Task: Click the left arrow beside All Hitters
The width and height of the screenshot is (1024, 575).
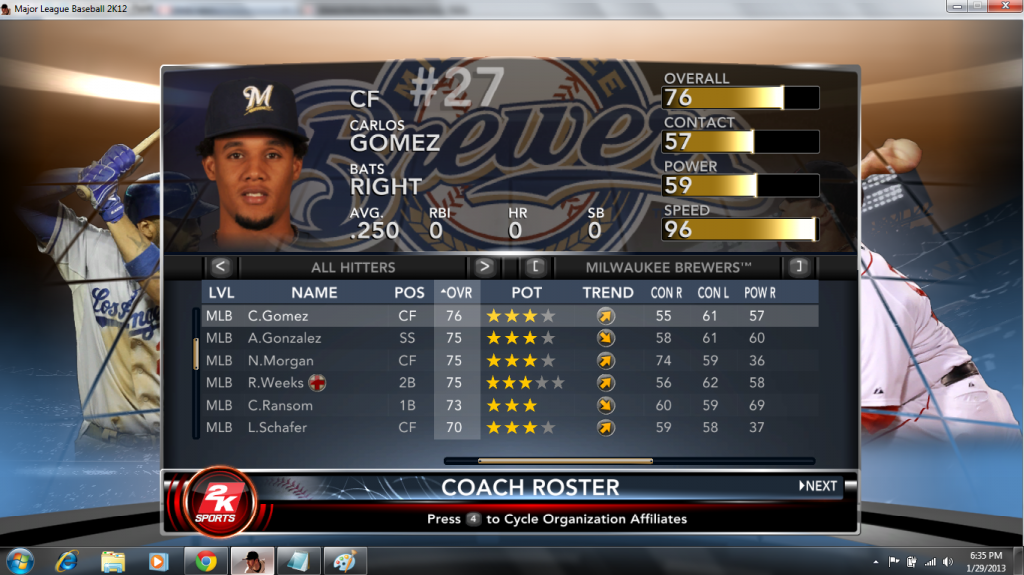Action: tap(221, 267)
